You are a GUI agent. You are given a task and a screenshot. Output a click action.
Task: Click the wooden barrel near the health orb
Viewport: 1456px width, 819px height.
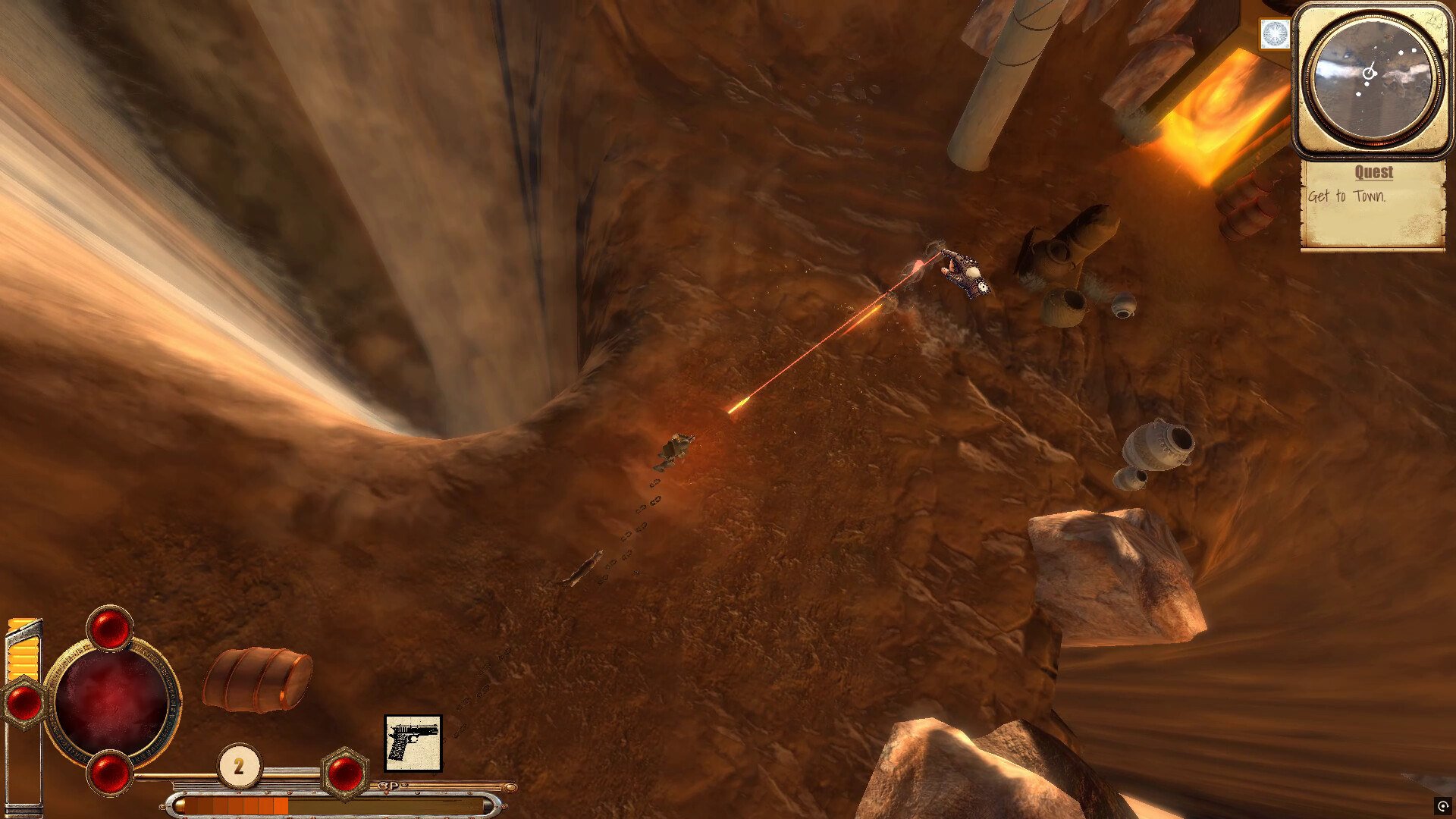pyautogui.click(x=256, y=679)
